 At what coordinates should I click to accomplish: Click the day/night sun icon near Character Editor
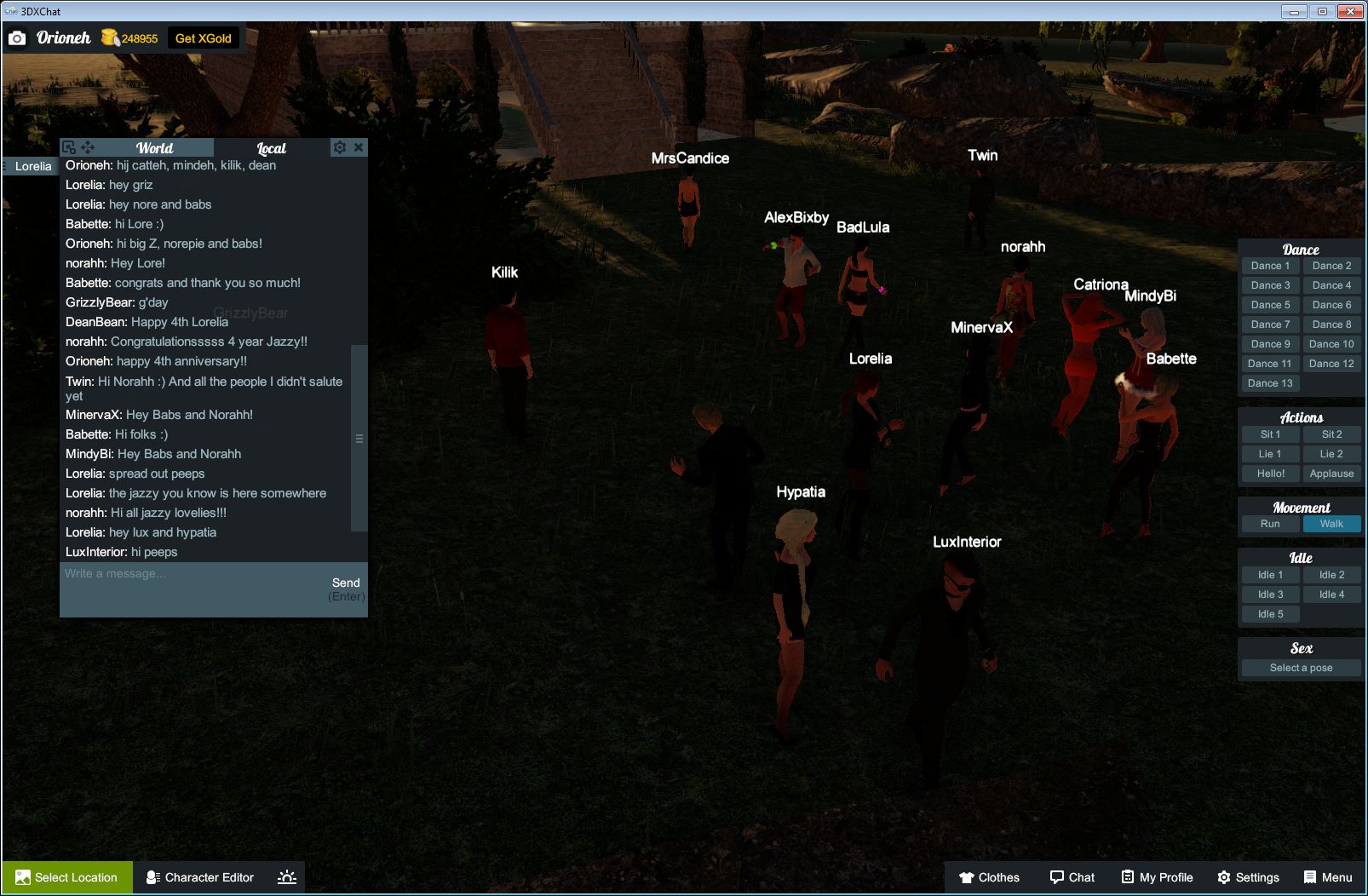click(x=287, y=877)
